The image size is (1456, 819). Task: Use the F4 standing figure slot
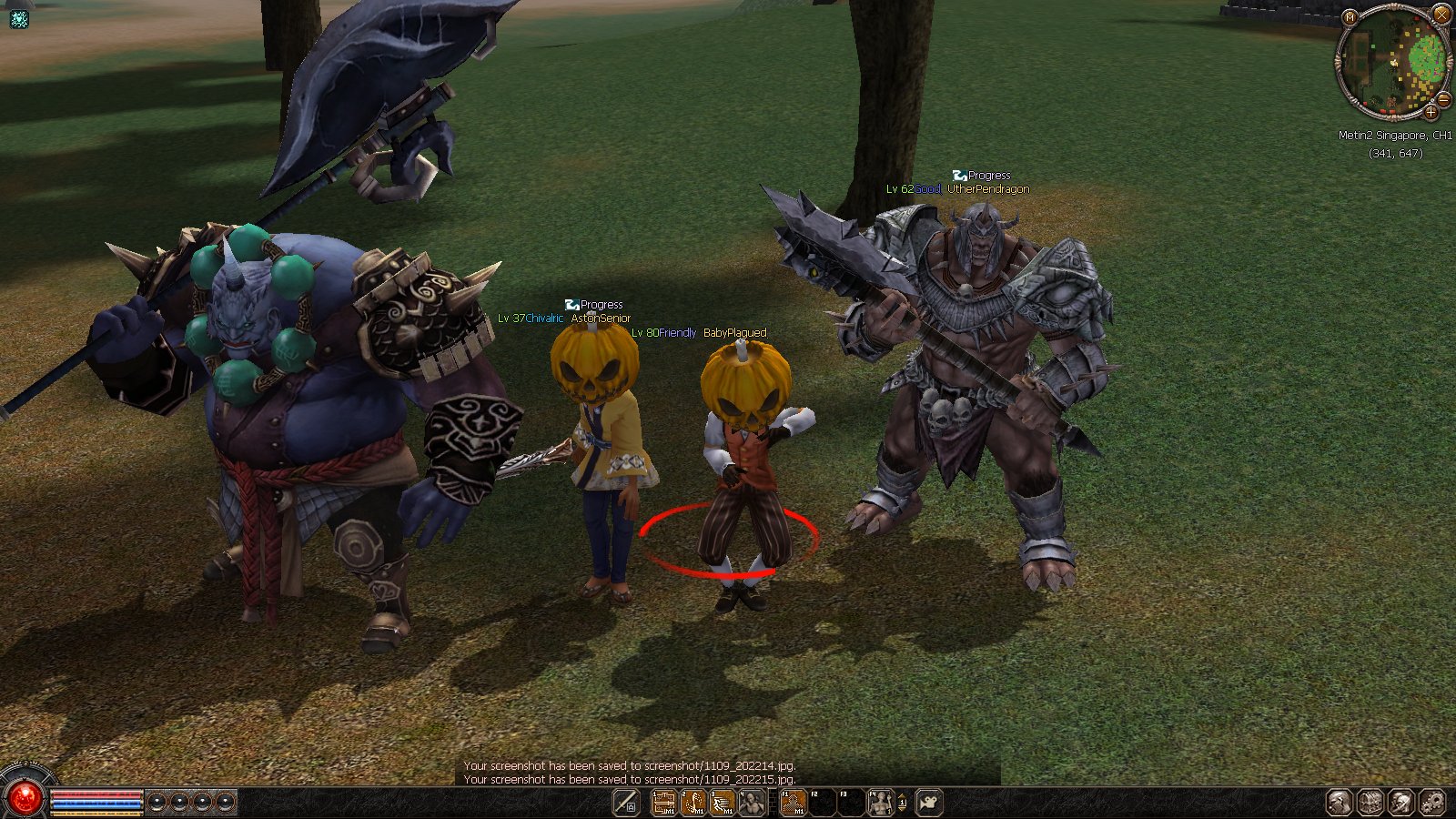pos(880,803)
